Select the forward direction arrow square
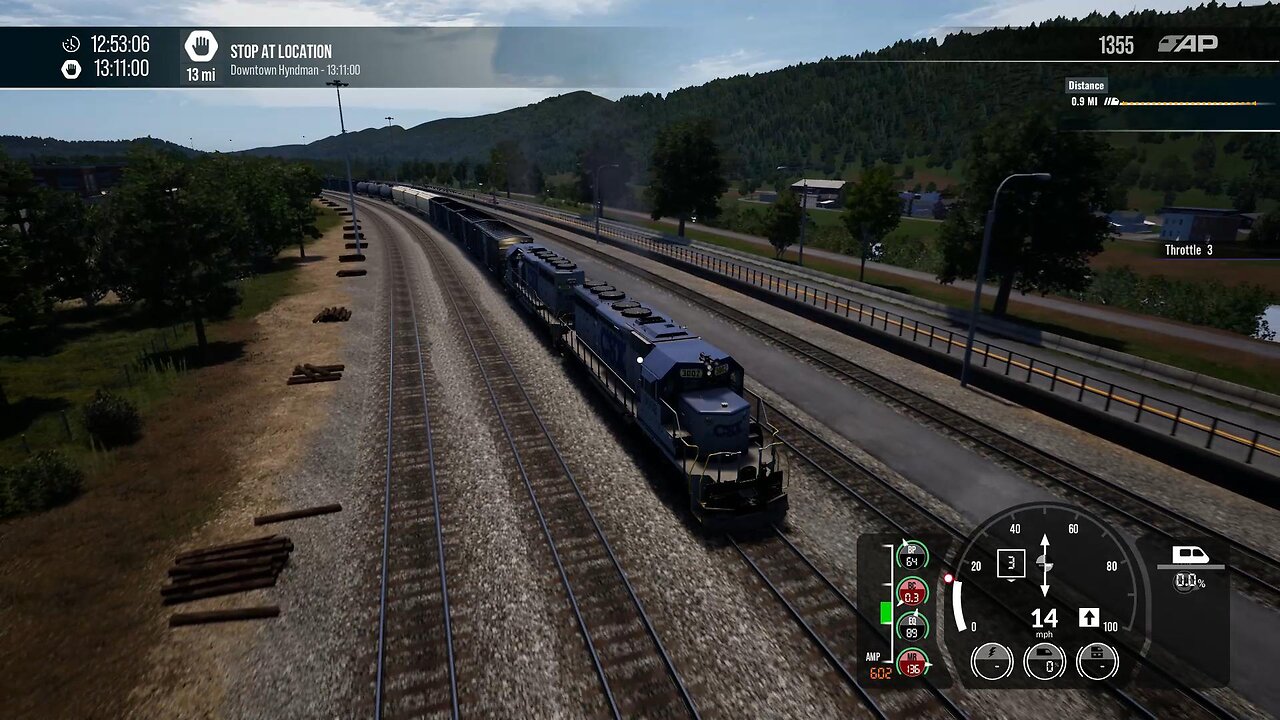 tap(1089, 617)
